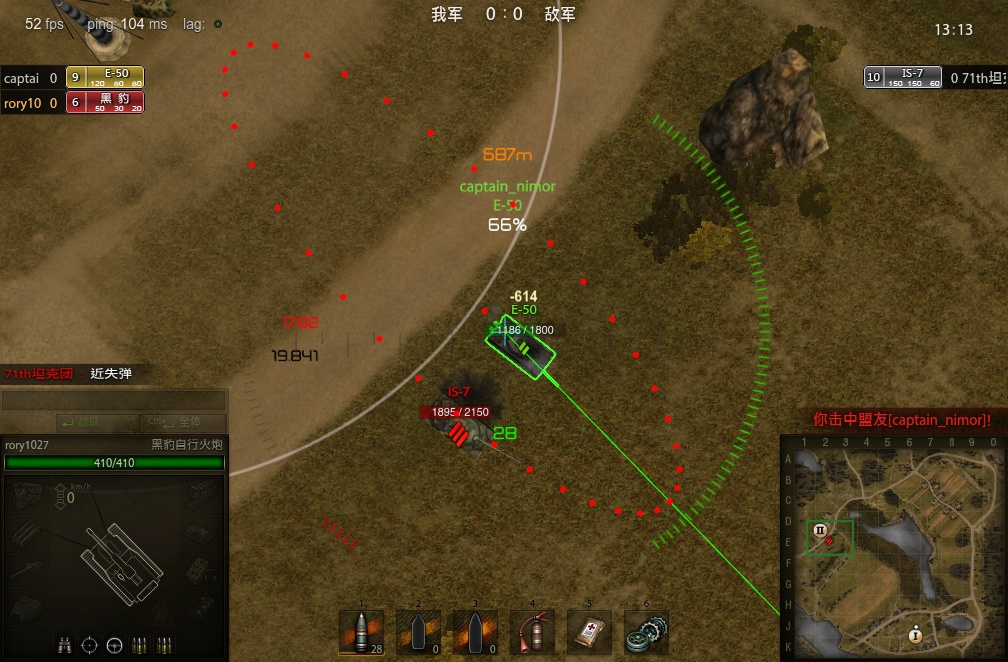The image size is (1008, 662).
Task: Use the repair kit gears consumable
Action: [646, 632]
